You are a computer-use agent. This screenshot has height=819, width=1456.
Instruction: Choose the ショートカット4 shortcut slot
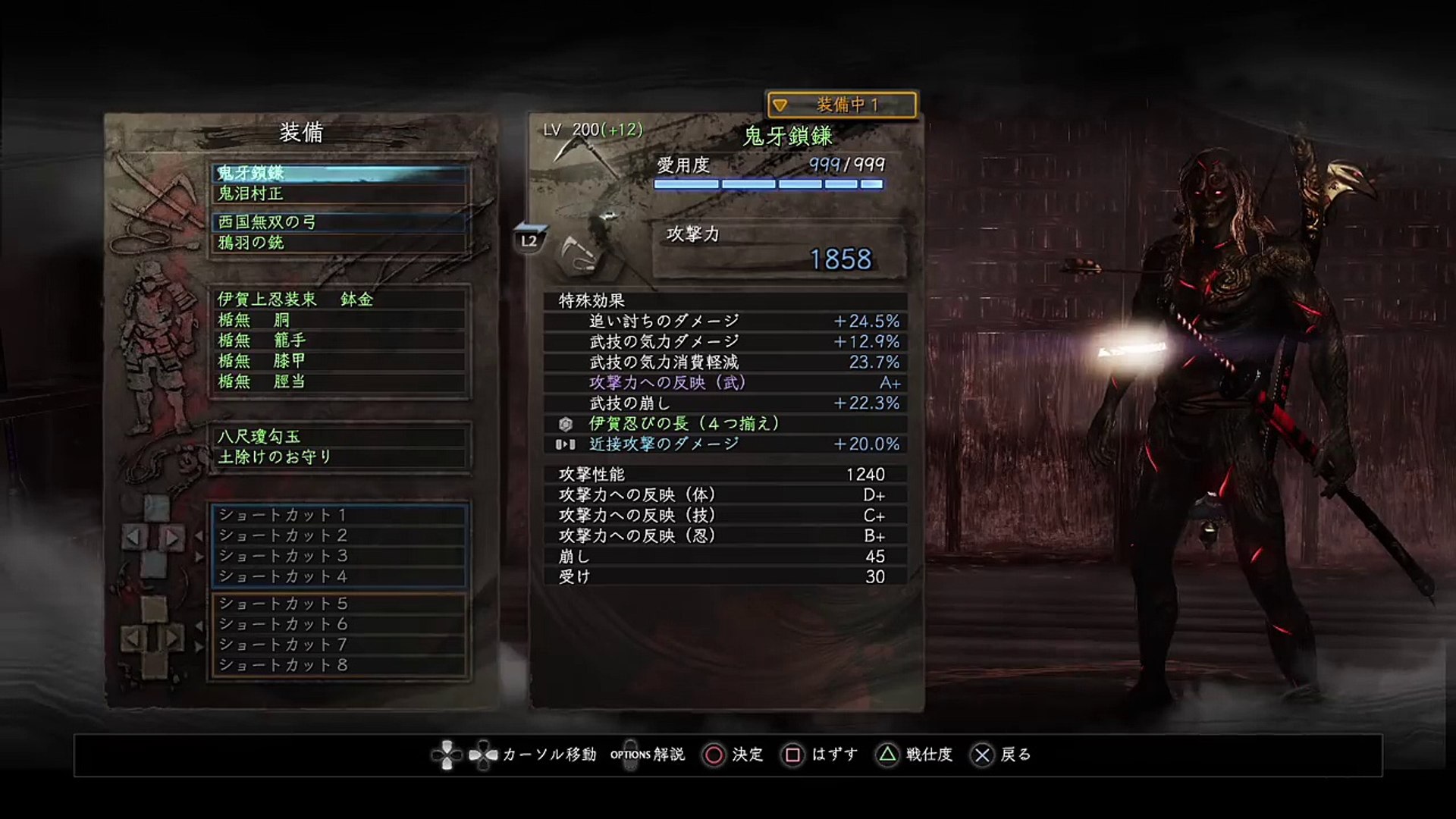tap(339, 576)
